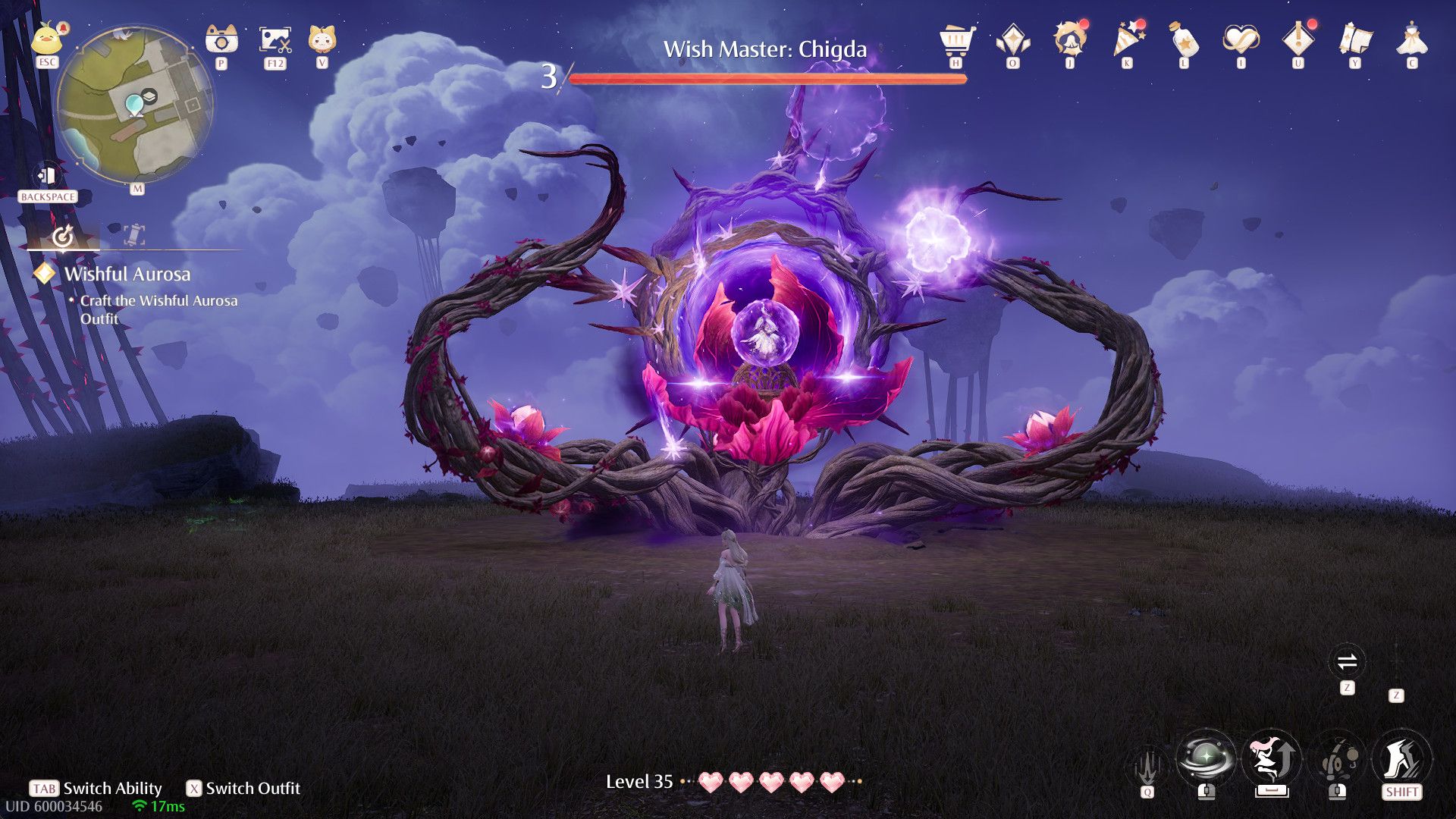Viewport: 1456px width, 819px height.
Task: Activate the swirling orb purify ability
Action: [x=1206, y=758]
